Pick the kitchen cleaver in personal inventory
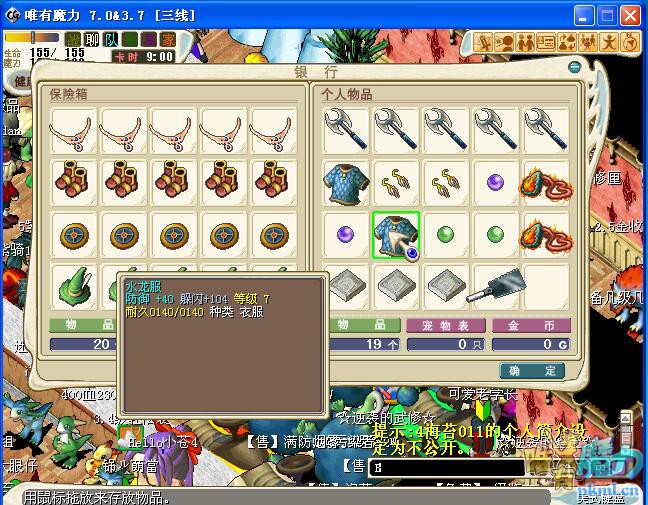The image size is (648, 505). point(496,286)
